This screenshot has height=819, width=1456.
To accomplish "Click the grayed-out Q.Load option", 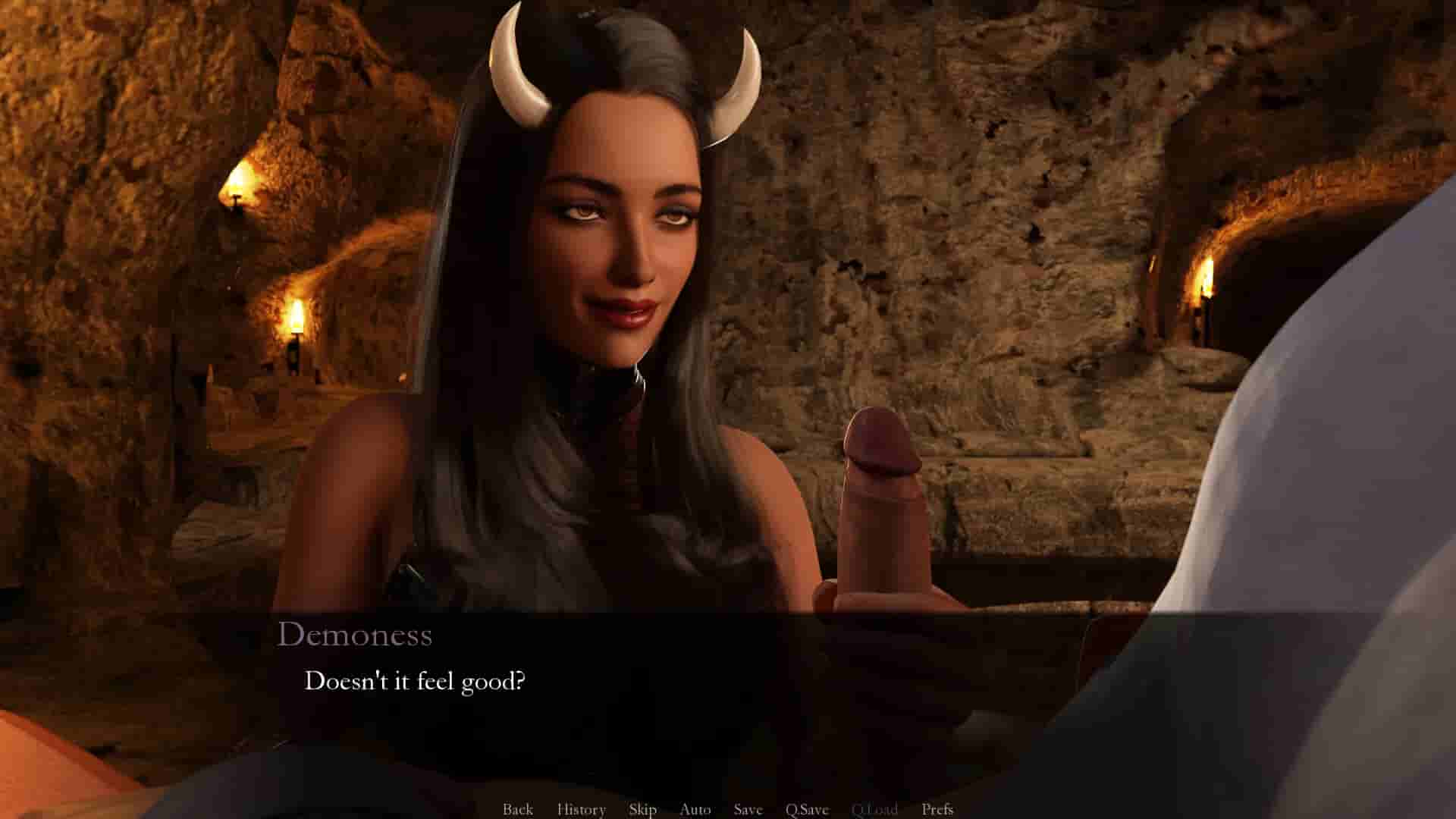I will coord(877,809).
